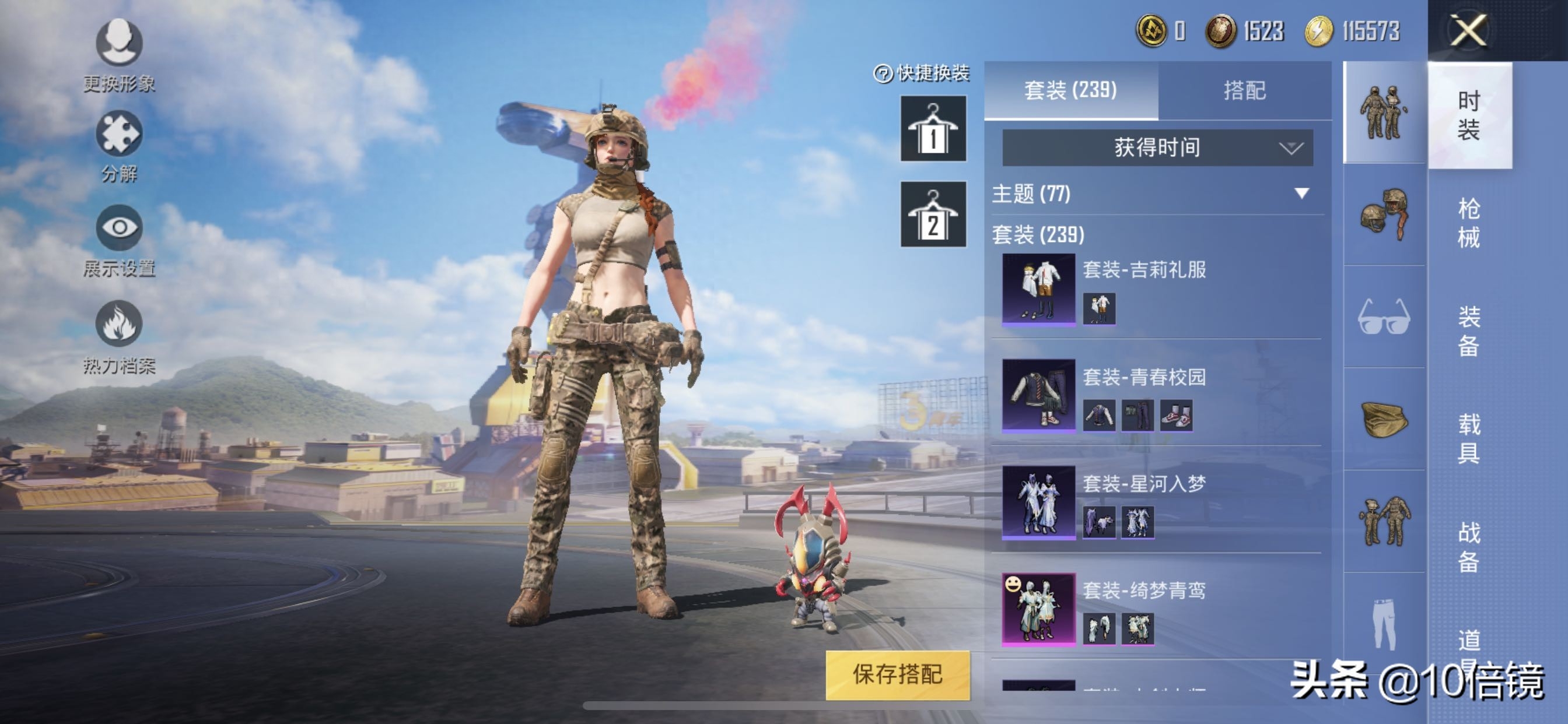Screen dimensions: 1568x724
Task: Save the outfit with 保存搭配
Action: click(897, 674)
